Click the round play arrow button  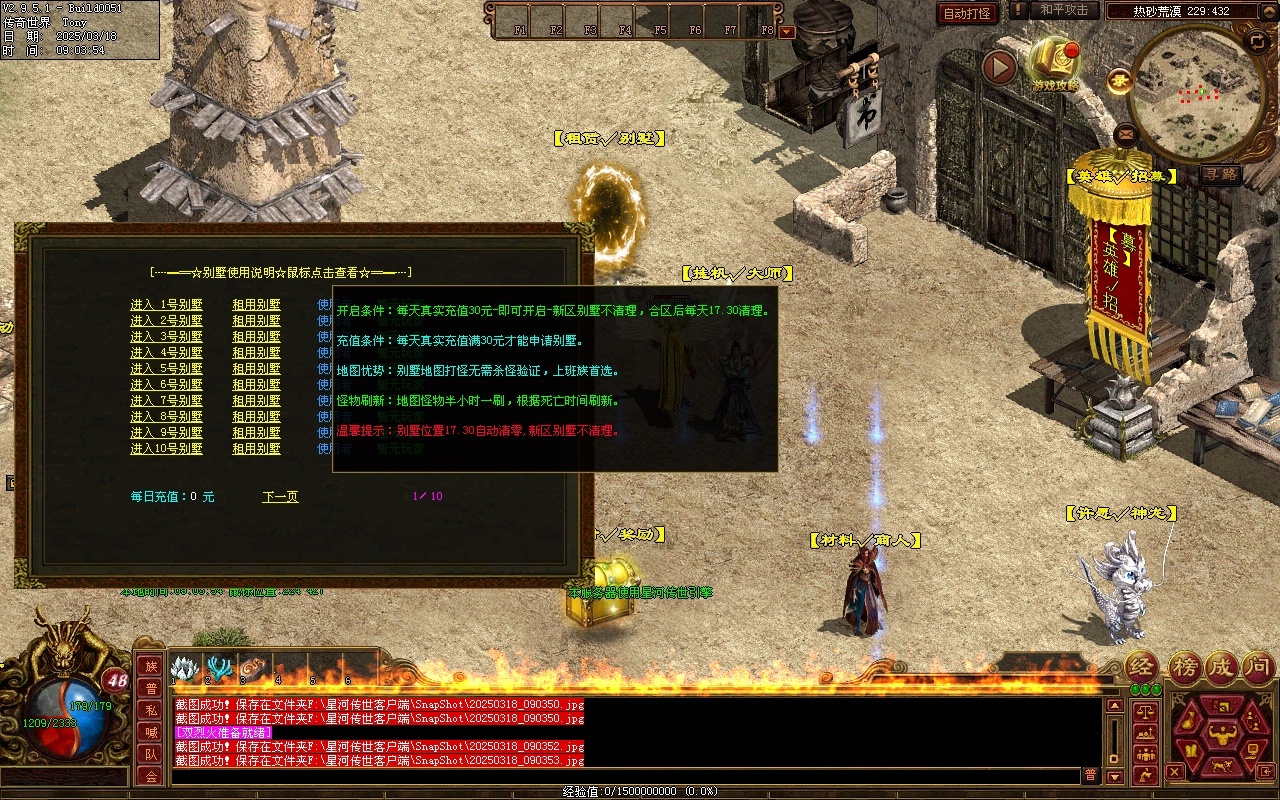click(x=999, y=67)
